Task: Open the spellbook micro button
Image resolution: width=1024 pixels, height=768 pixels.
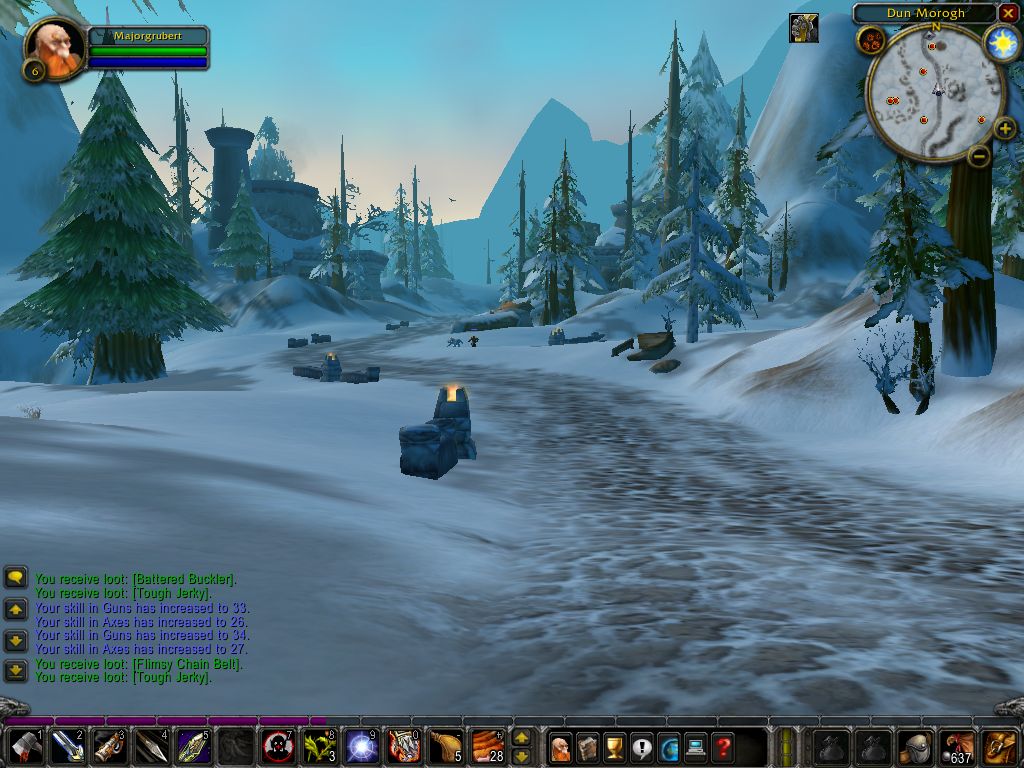Action: tap(588, 747)
